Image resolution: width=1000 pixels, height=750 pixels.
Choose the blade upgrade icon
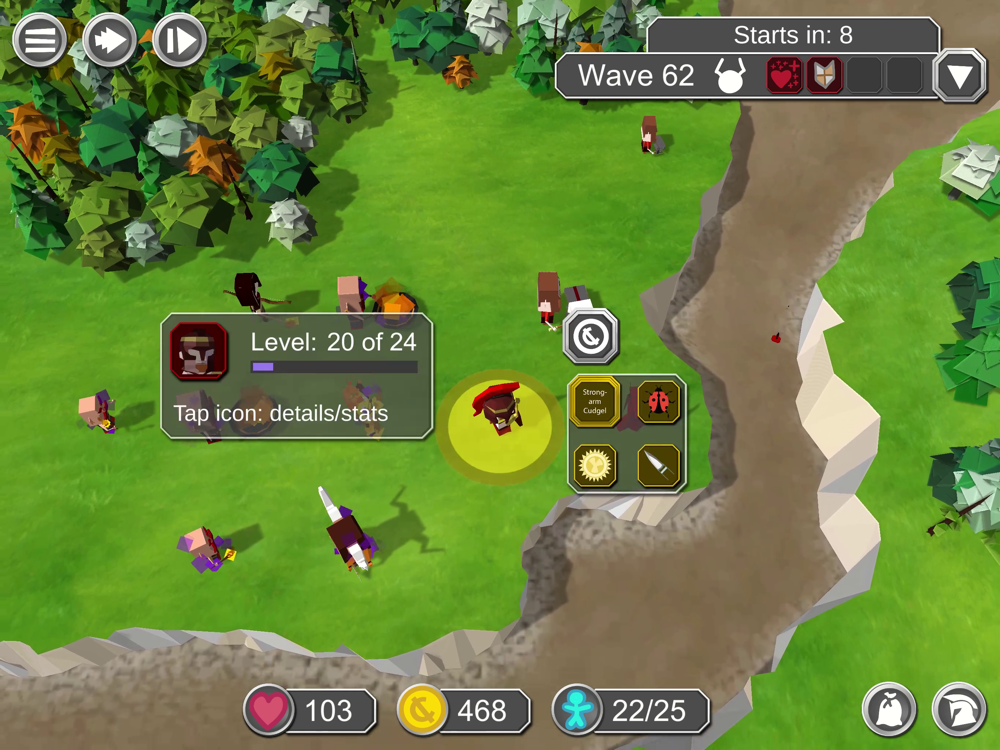click(x=658, y=465)
